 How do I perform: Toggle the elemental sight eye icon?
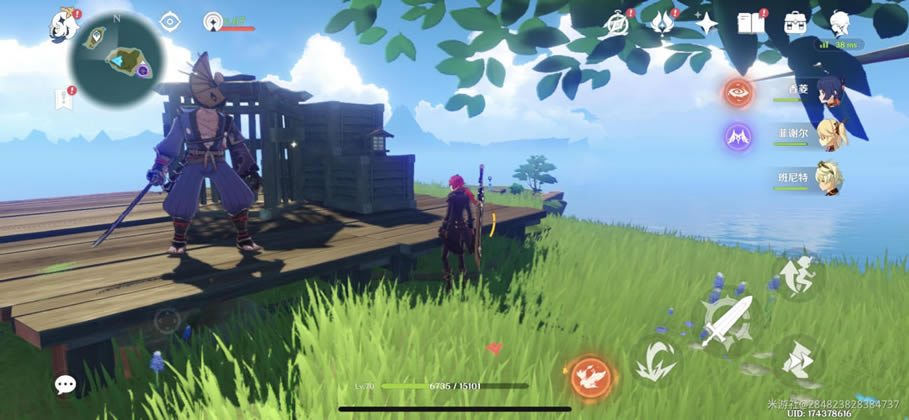(170, 21)
